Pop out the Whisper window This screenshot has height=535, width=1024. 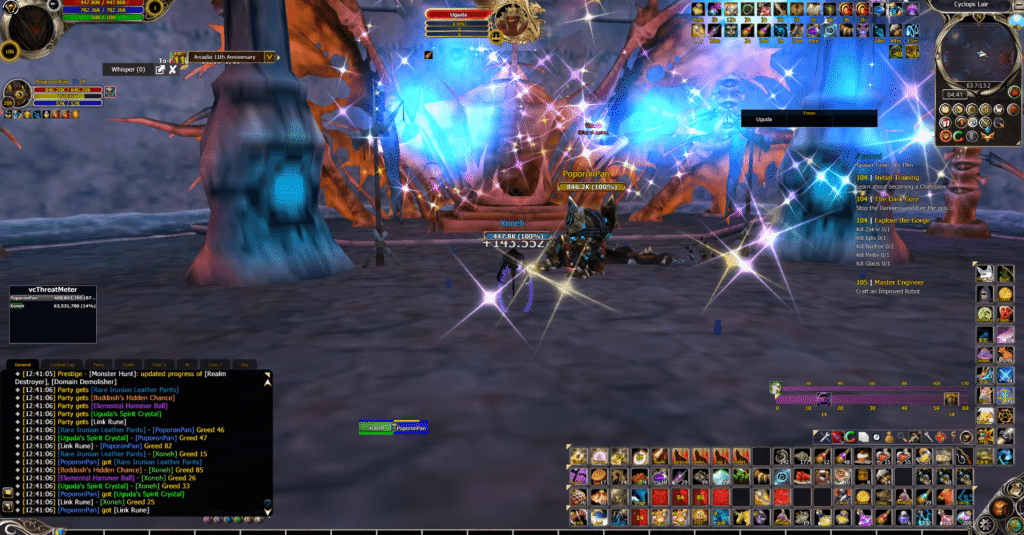[160, 69]
